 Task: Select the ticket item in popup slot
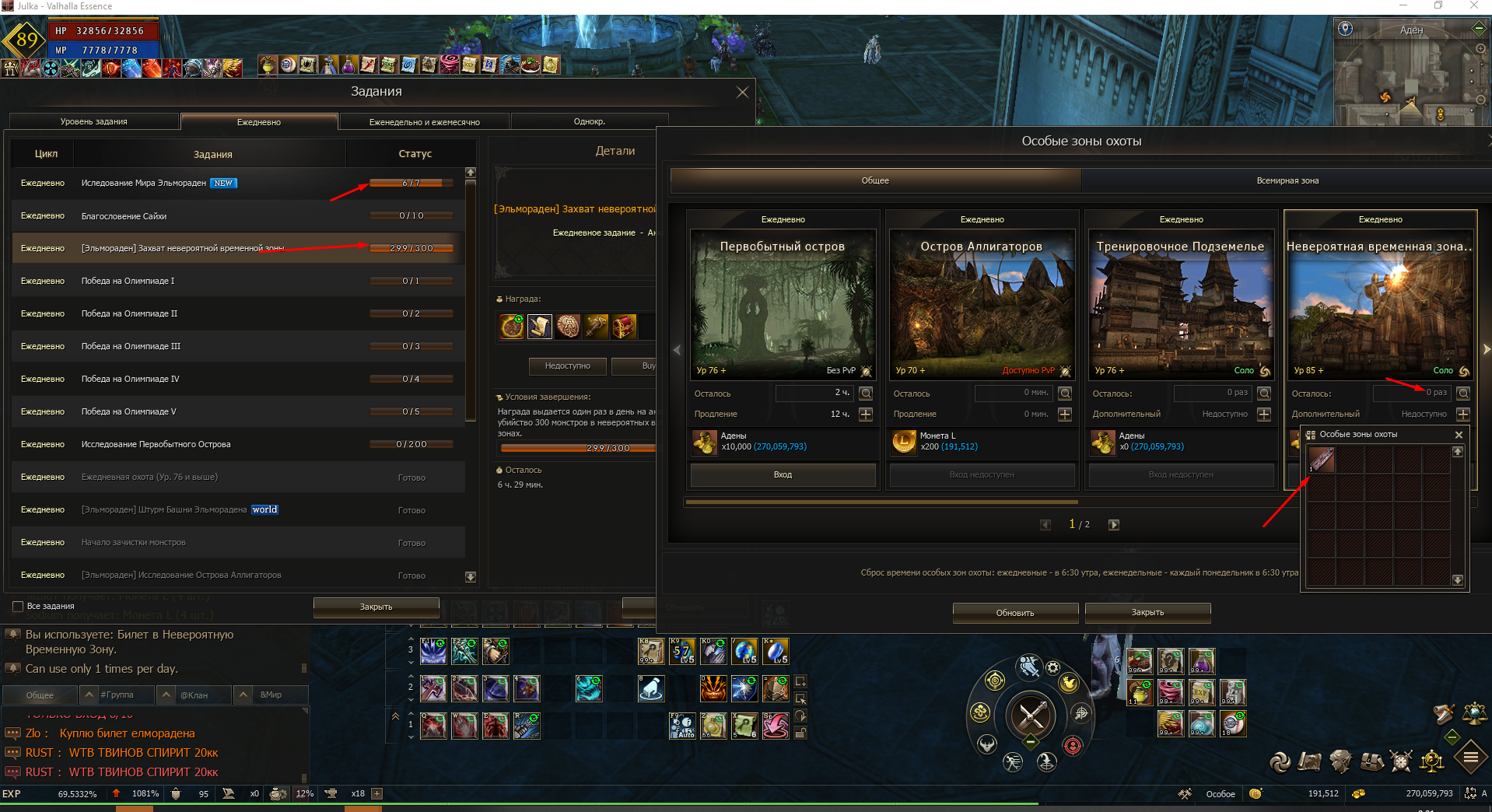click(1321, 460)
